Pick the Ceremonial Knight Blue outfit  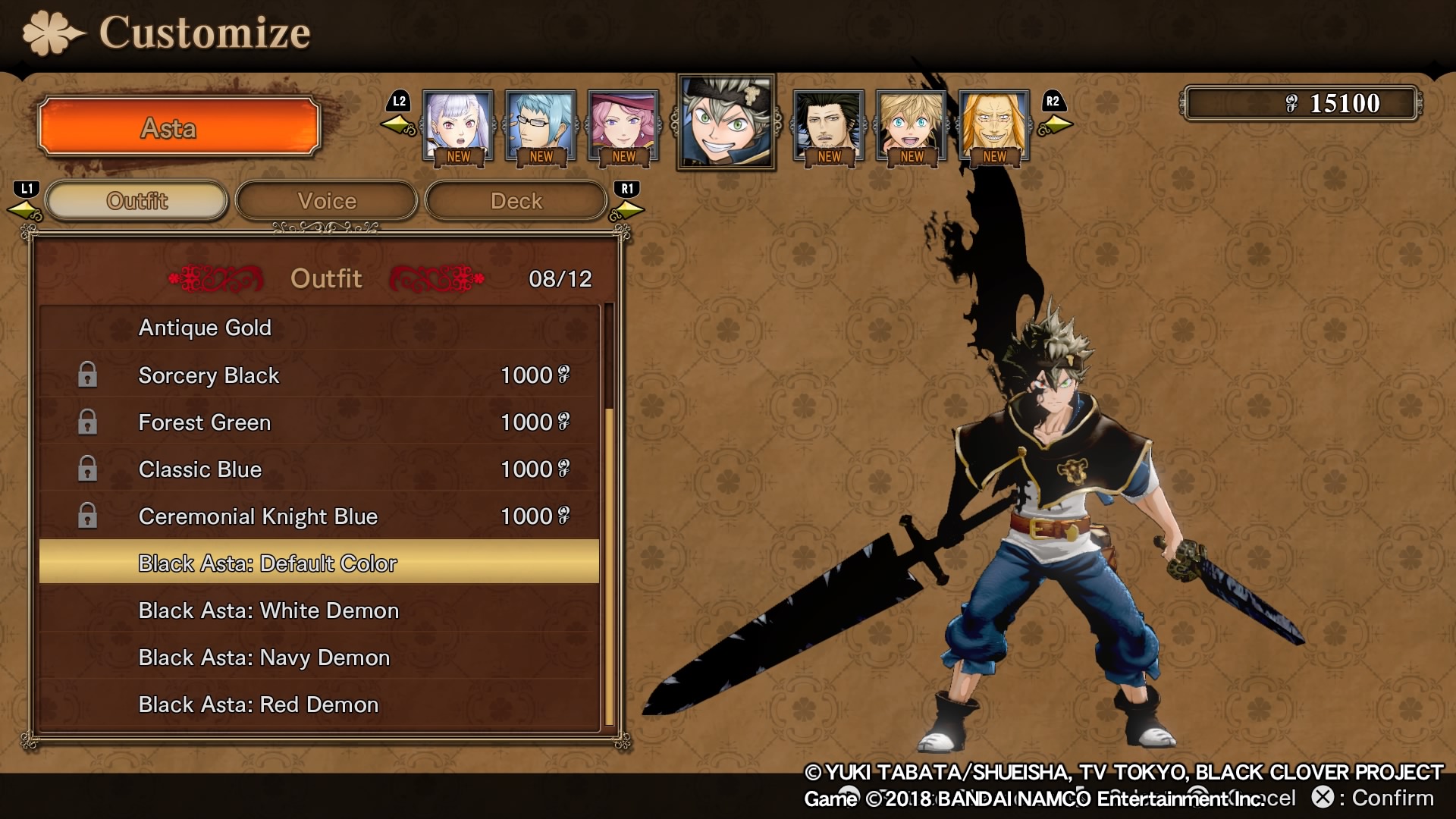click(x=318, y=516)
